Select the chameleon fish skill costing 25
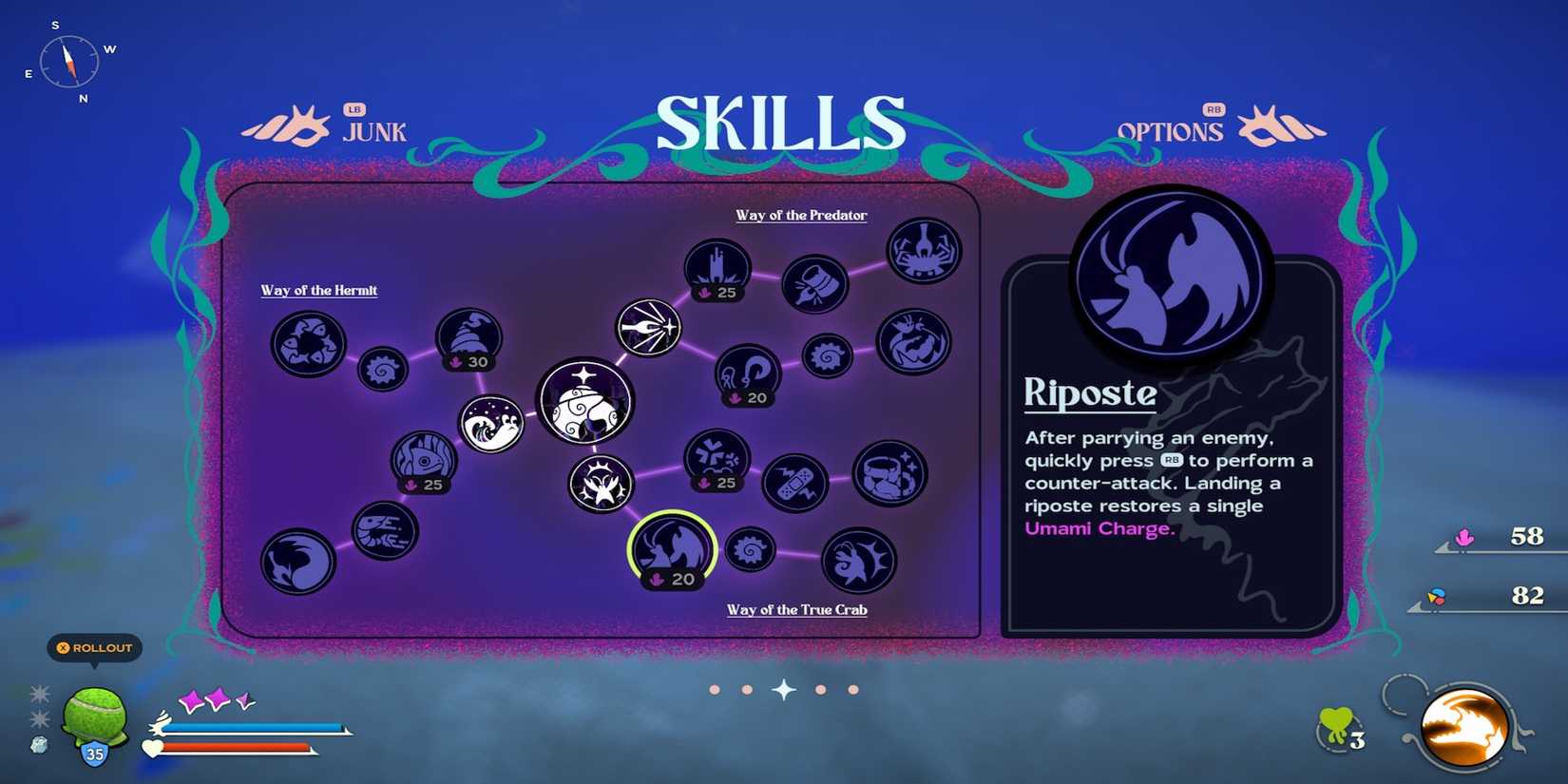 point(425,461)
